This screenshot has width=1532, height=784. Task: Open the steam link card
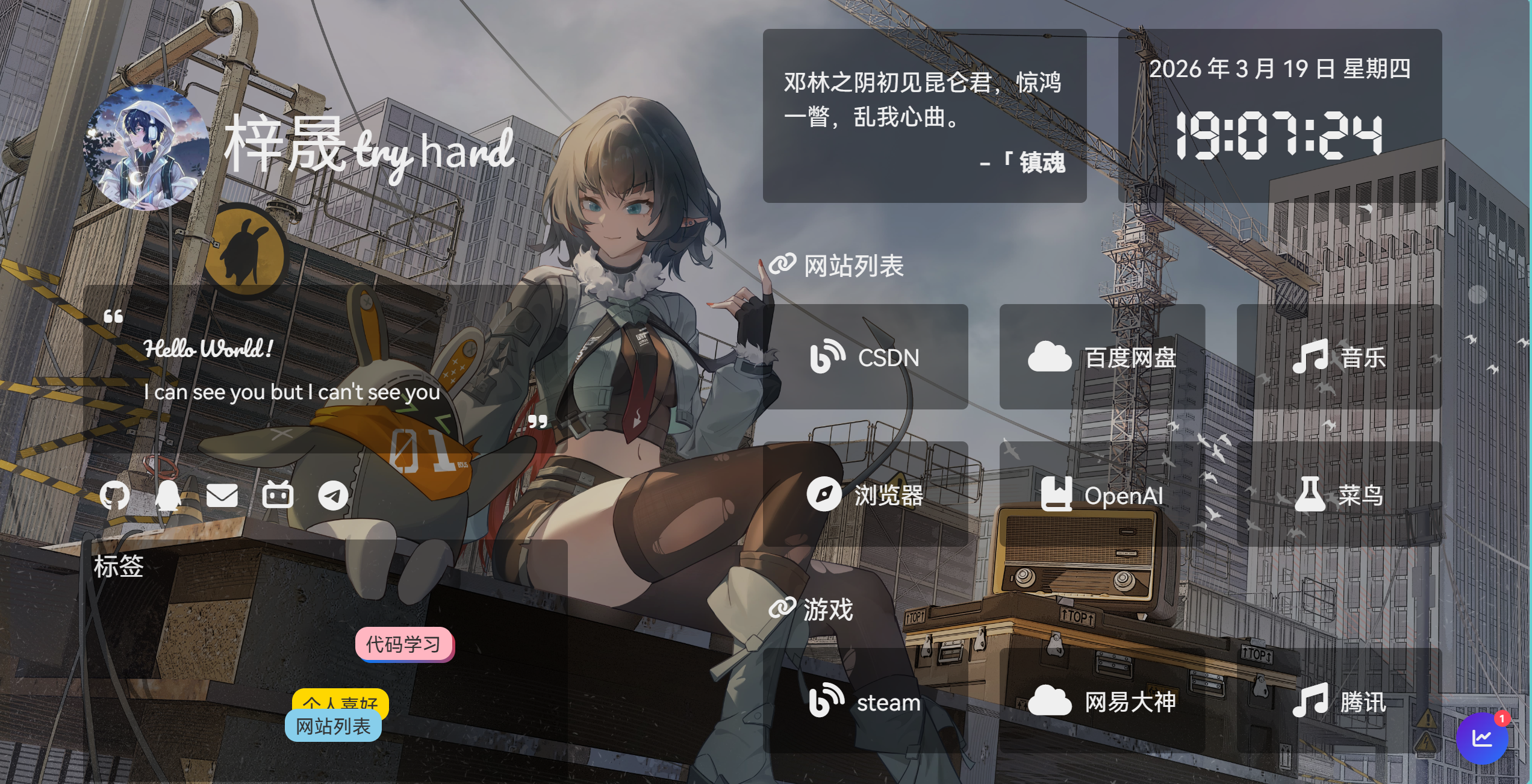tap(867, 702)
